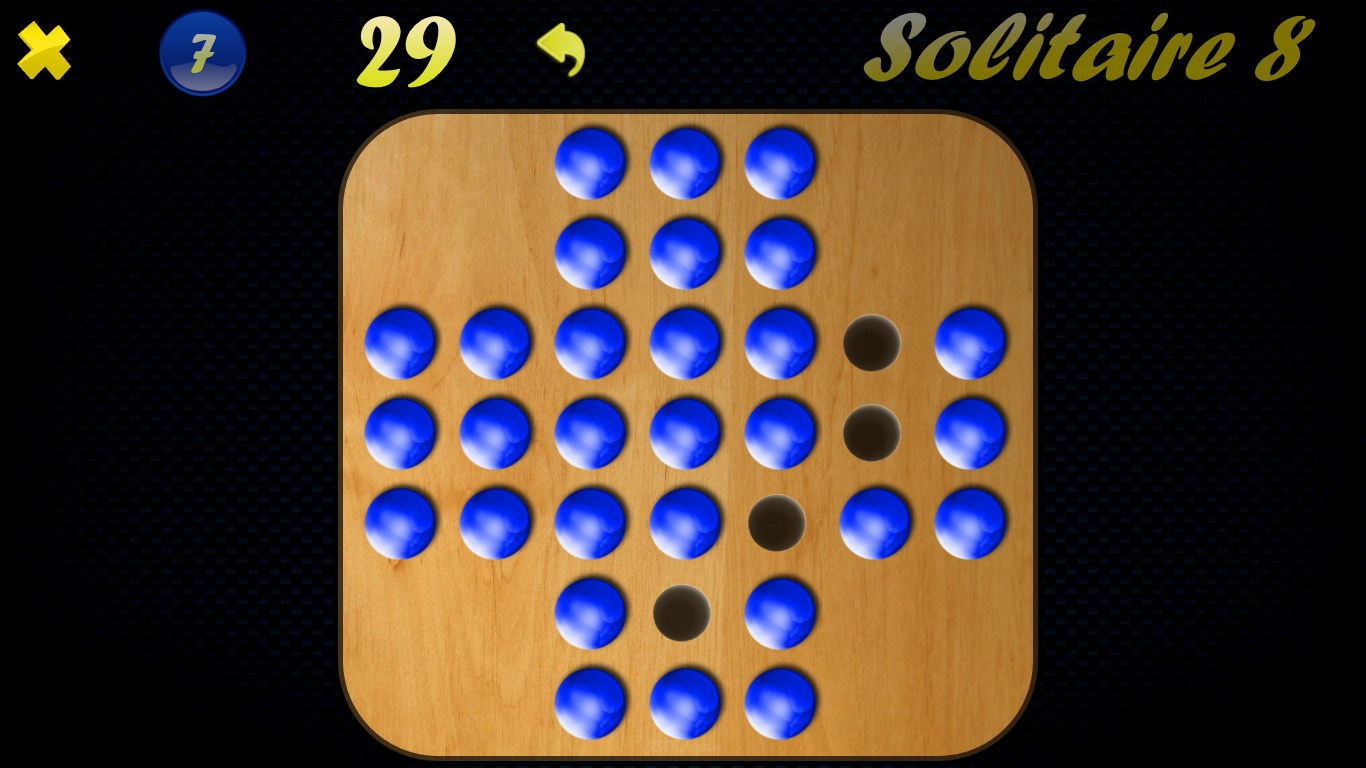This screenshot has height=768, width=1366.
Task: Select the empty hole in the fifth row
Action: pos(778,520)
